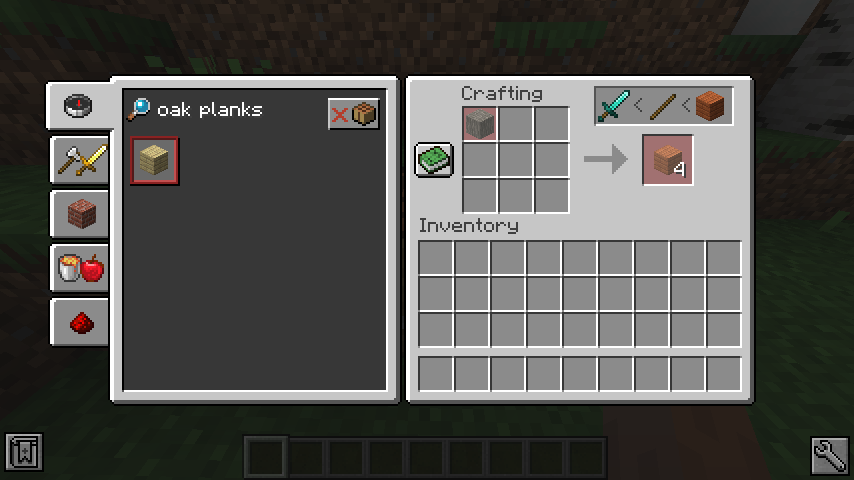Open the redstone recipes tab
Viewport: 854px width, 480px height.
click(x=80, y=321)
